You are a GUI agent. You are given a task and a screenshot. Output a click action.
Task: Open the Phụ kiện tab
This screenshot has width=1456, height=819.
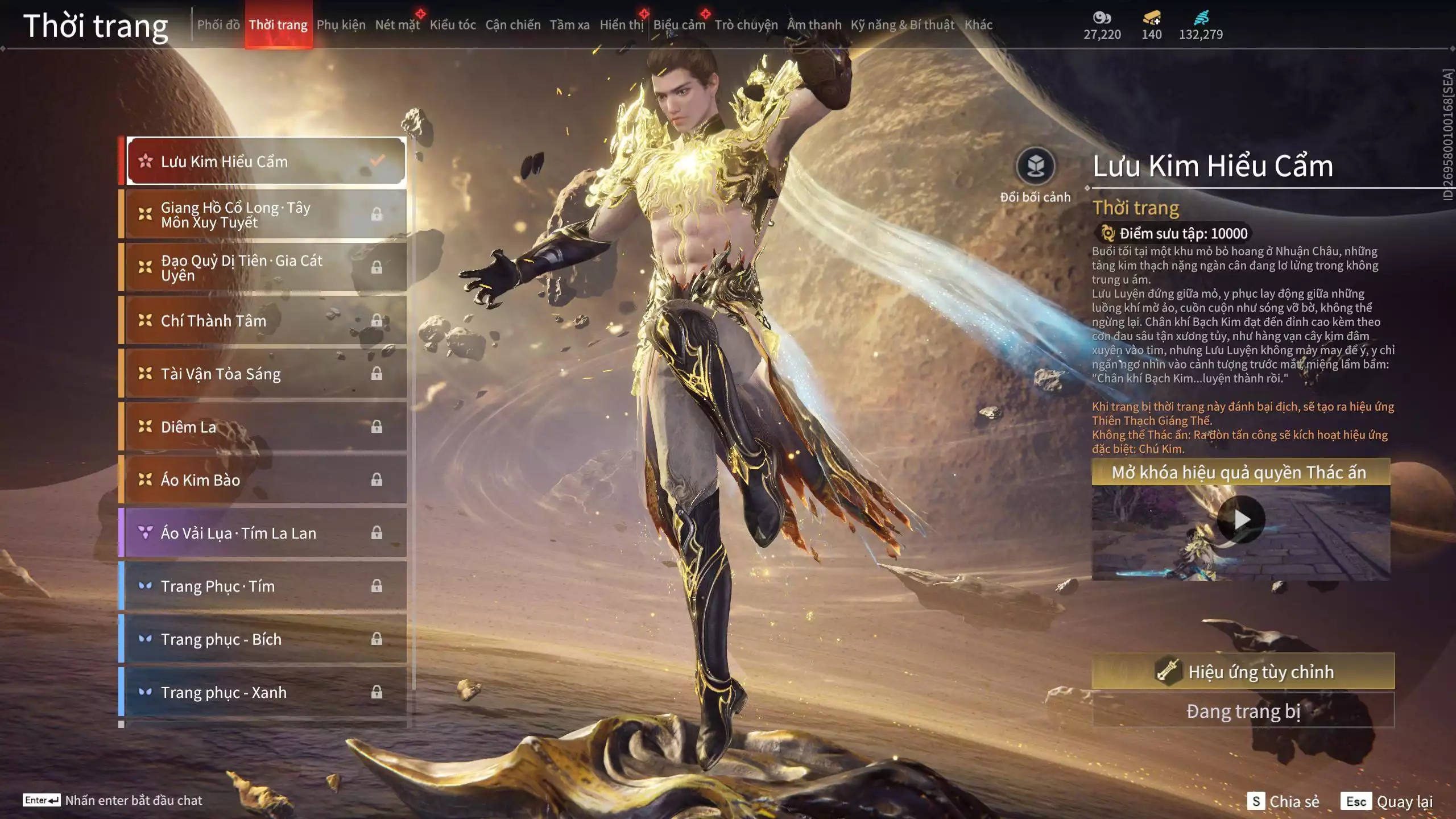click(341, 25)
